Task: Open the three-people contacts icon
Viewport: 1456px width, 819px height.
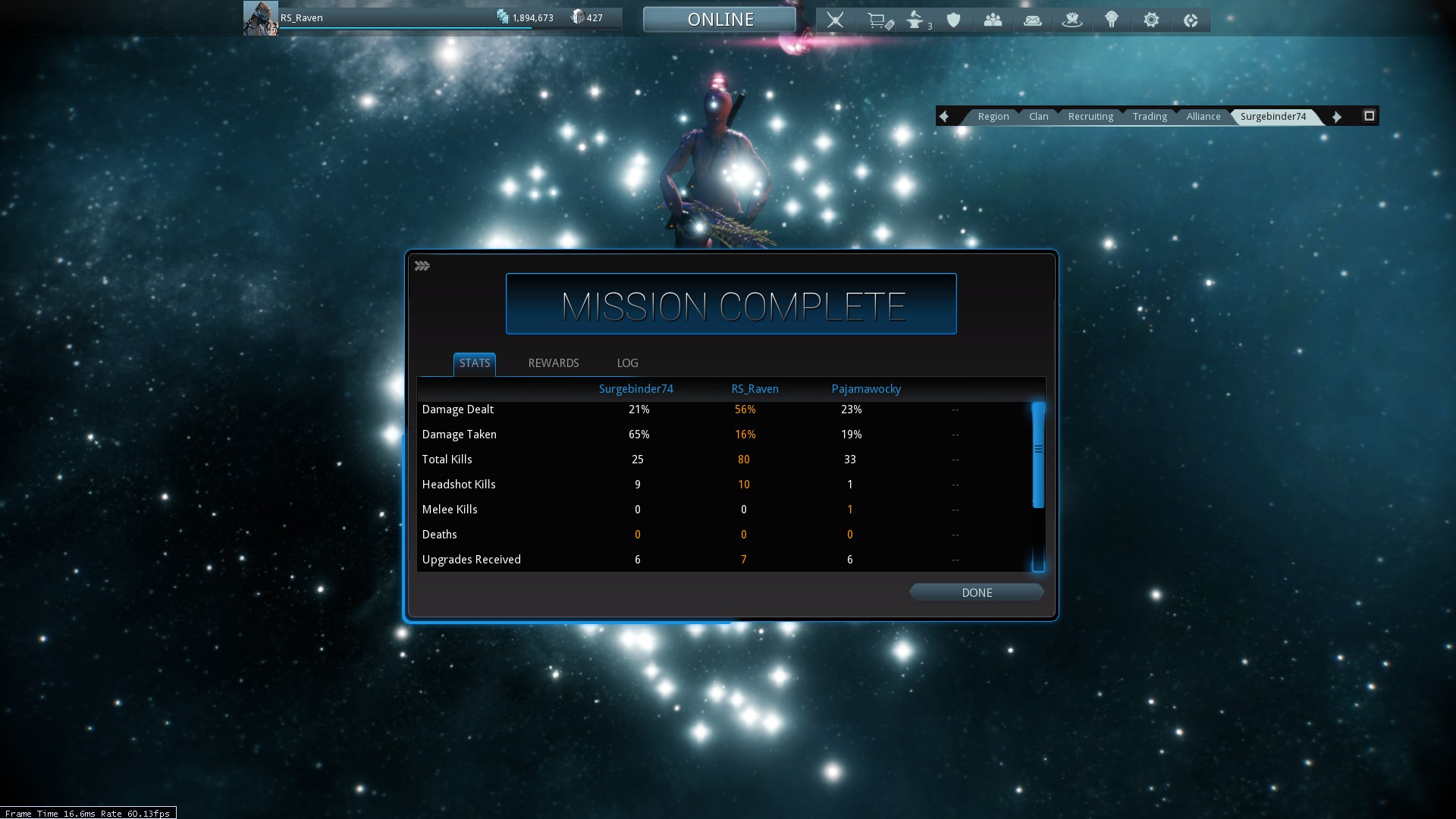Action: click(x=993, y=20)
